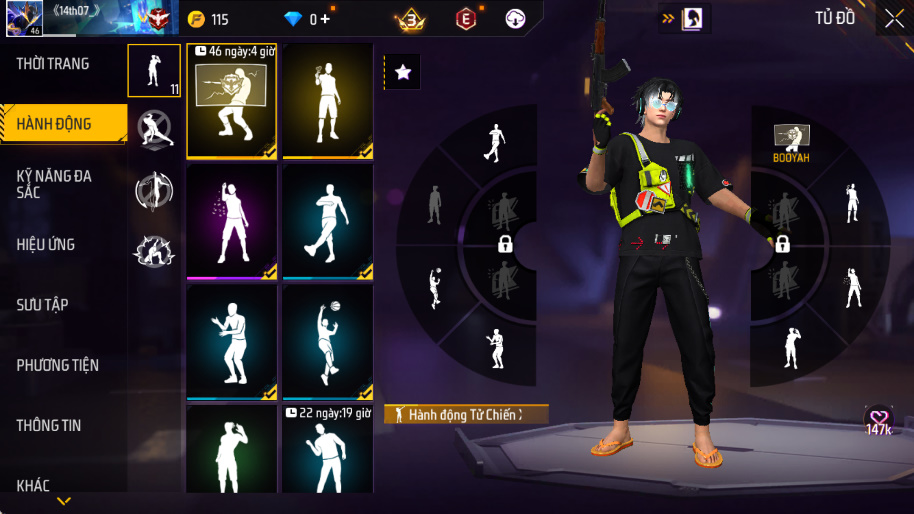Pick the basketball emote tile
Viewport: 914px width, 514px height.
327,342
